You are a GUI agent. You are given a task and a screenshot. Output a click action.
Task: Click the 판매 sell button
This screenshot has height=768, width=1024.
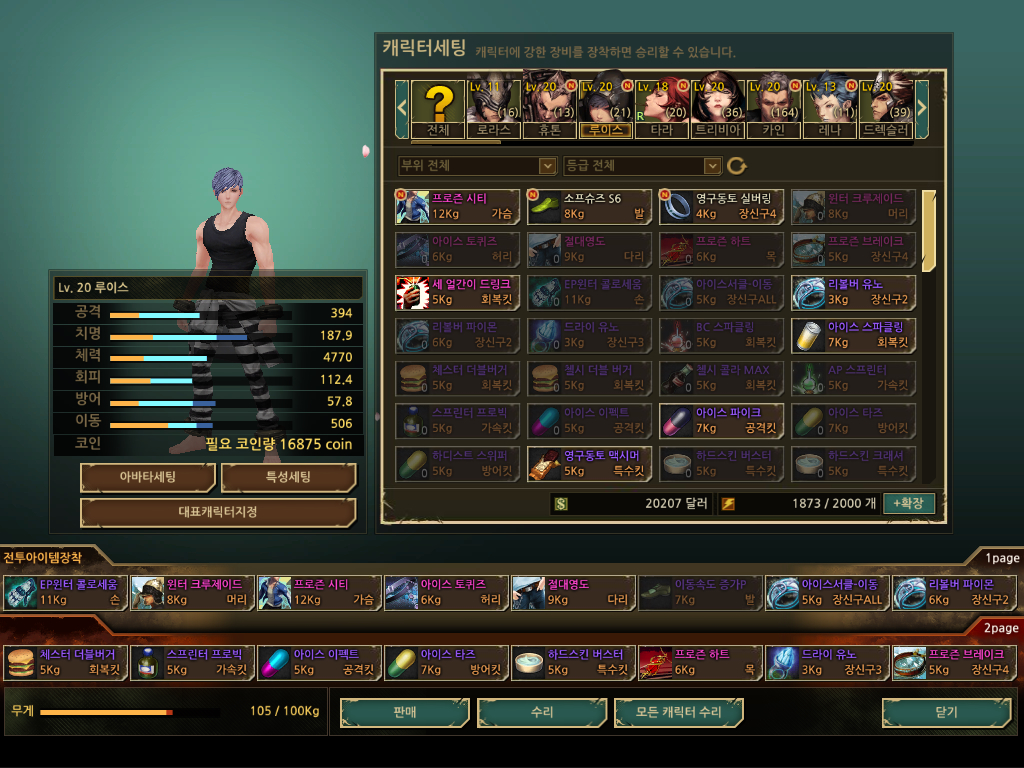click(404, 712)
